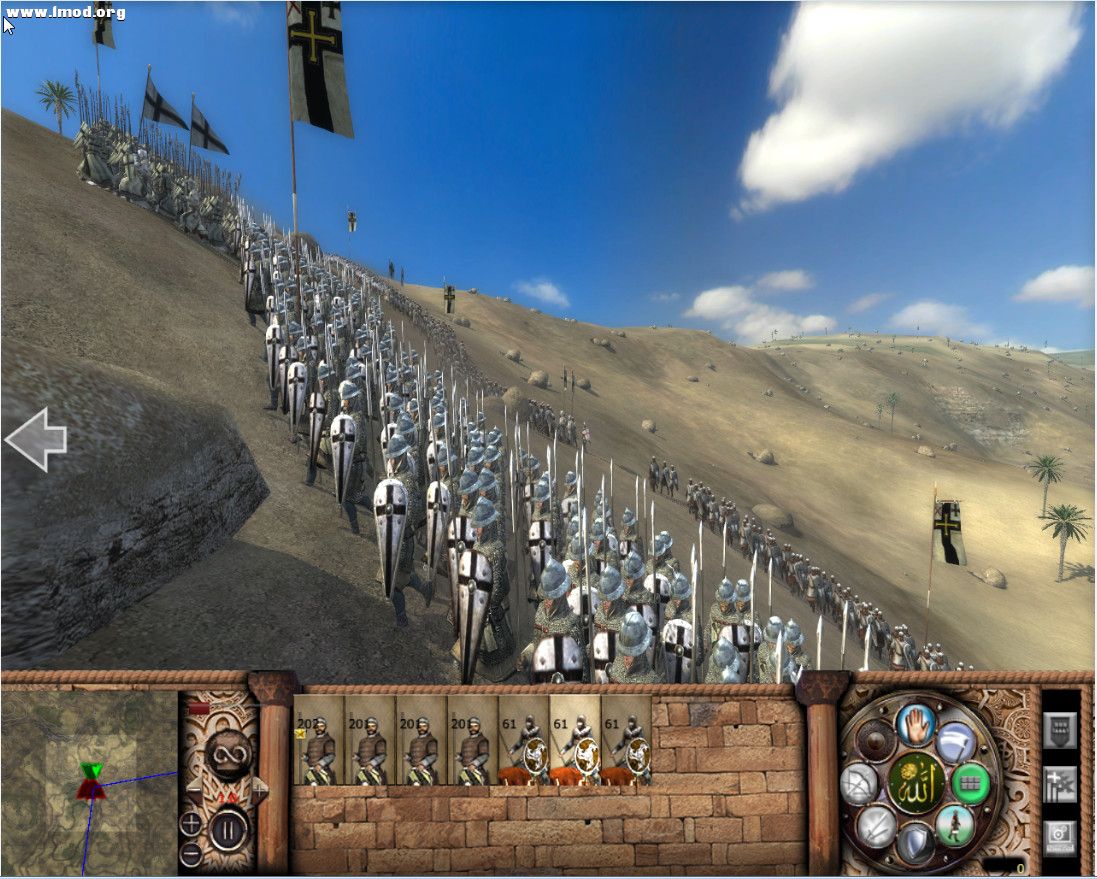1097x879 pixels.
Task: Pause the battle with the pause button
Action: coord(228,829)
